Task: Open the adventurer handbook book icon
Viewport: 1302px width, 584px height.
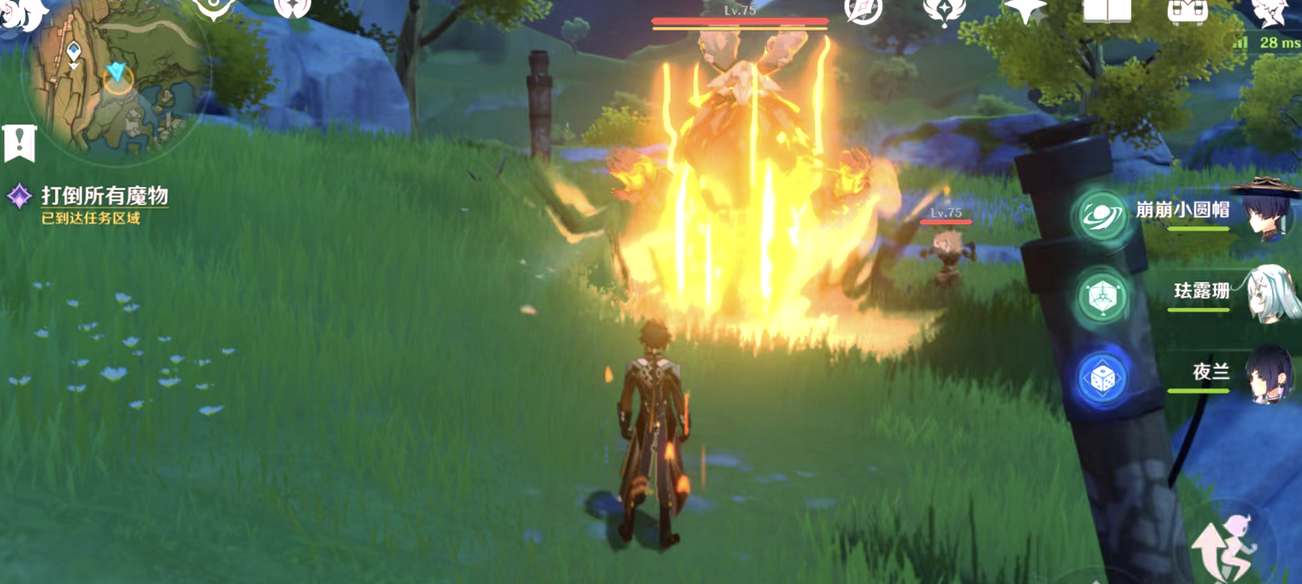Action: click(x=1107, y=10)
